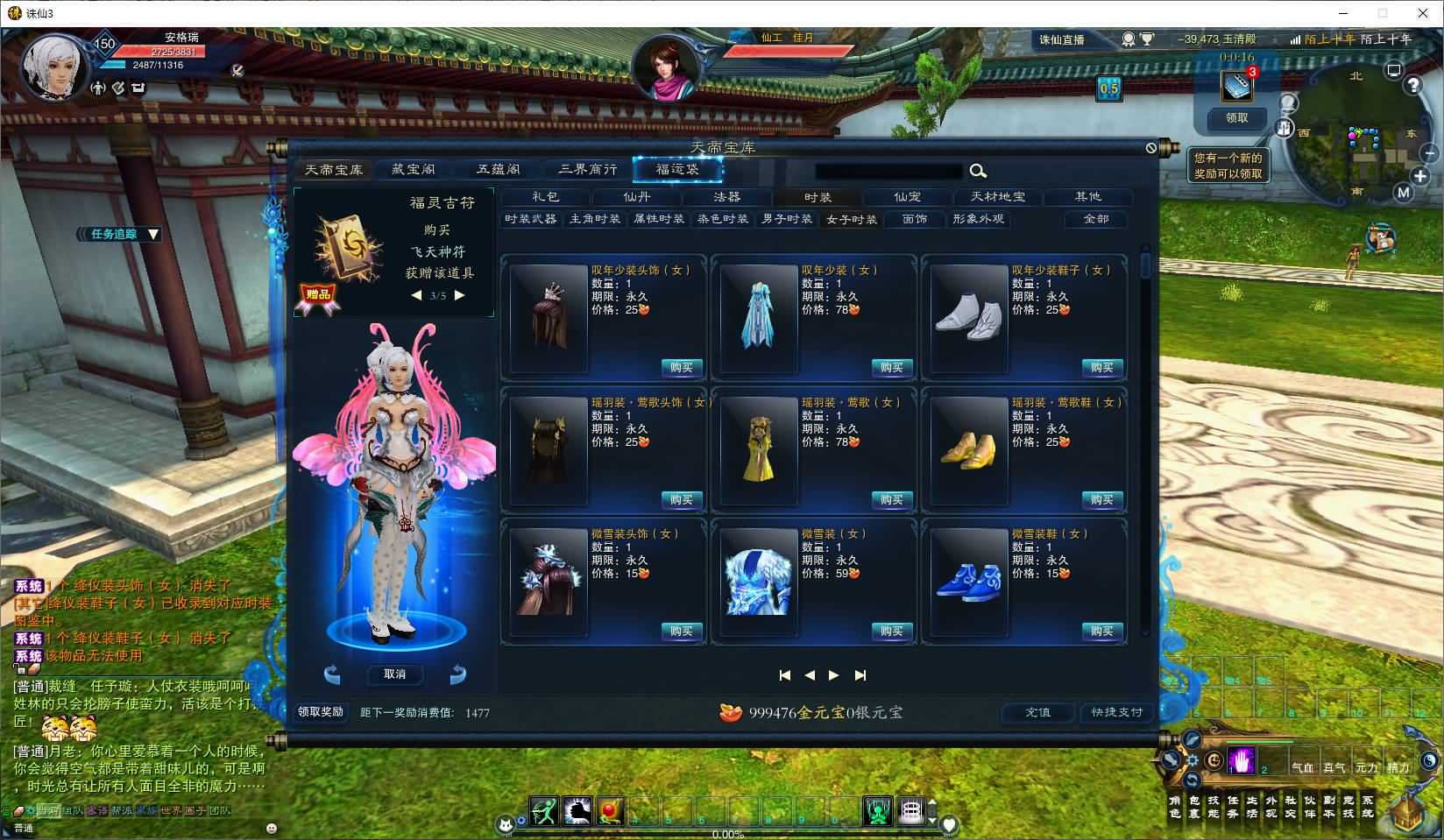Click the search magnifier in the treasure shop
The width and height of the screenshot is (1444, 840).
(978, 172)
